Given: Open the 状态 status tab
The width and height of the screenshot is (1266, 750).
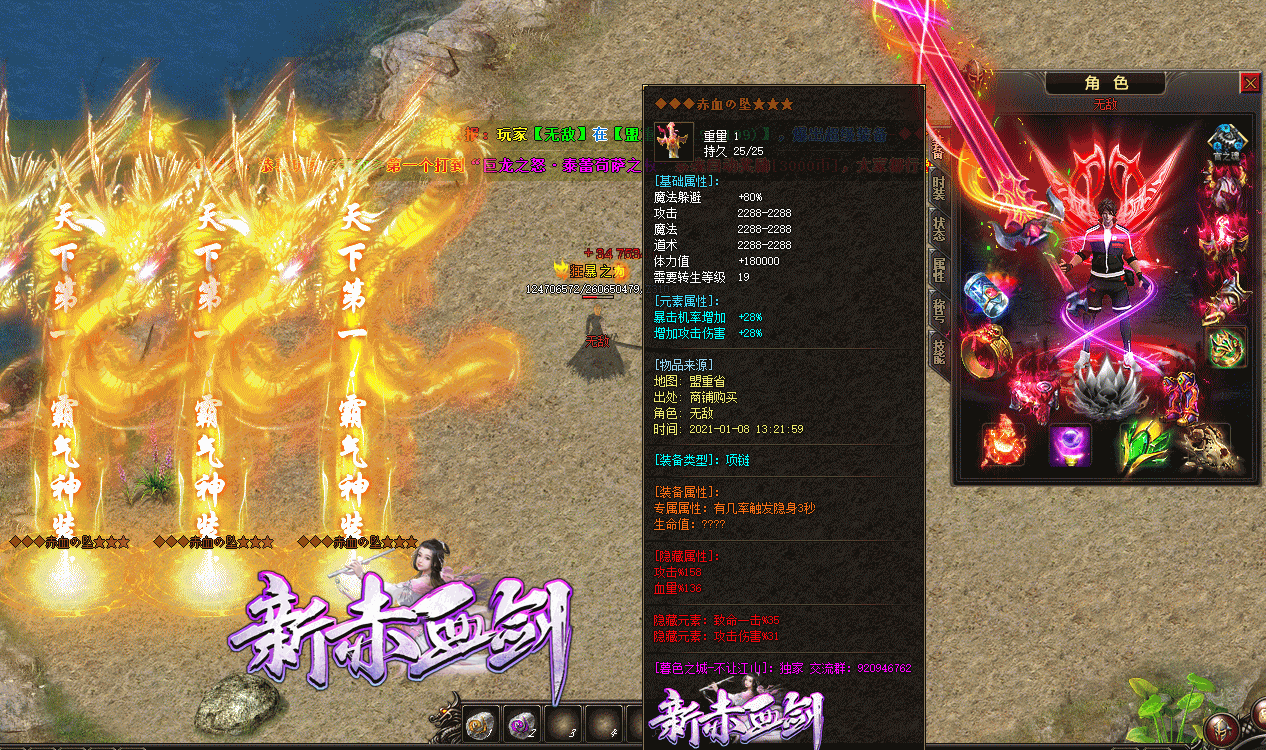Looking at the screenshot, I should pos(939,228).
